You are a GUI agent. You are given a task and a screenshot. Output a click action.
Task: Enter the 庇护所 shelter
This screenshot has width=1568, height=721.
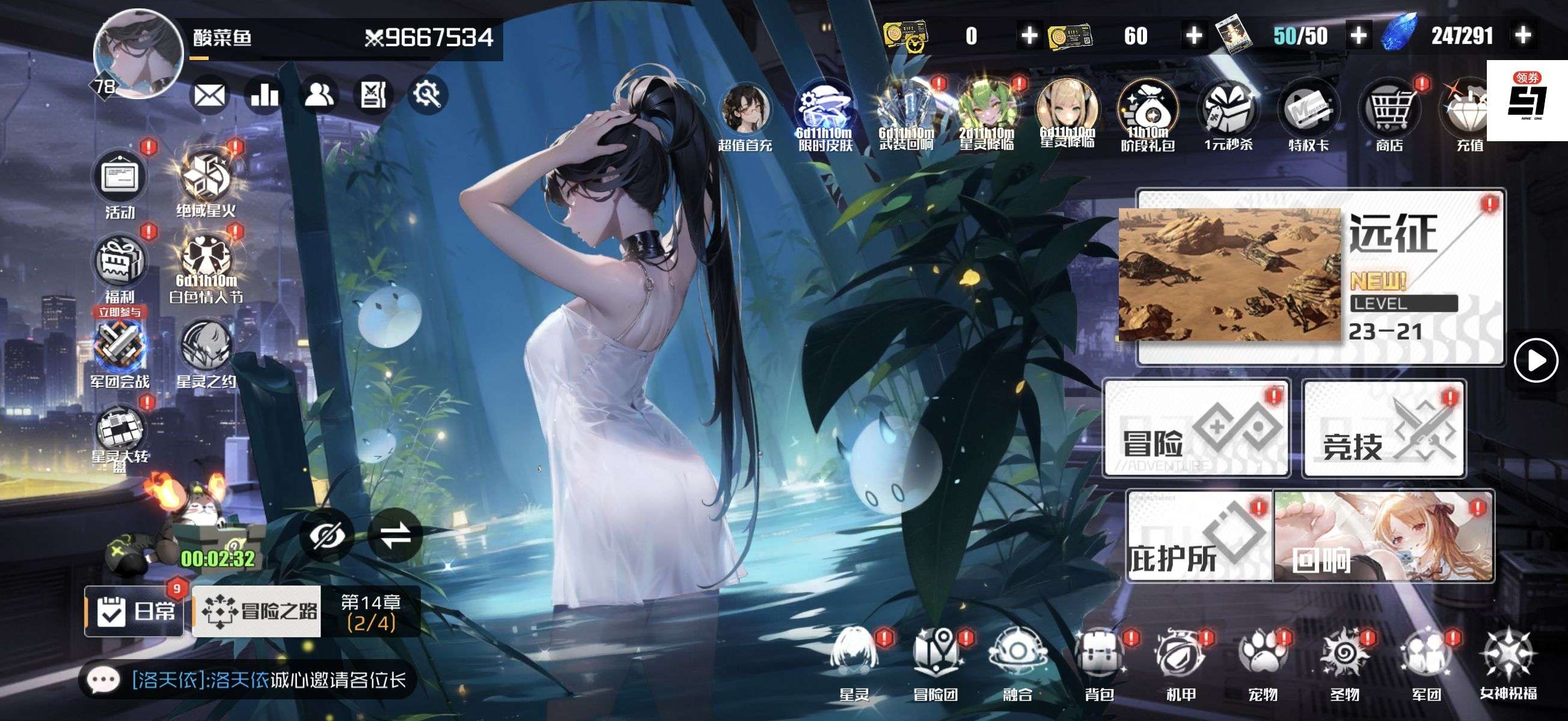[x=1198, y=537]
